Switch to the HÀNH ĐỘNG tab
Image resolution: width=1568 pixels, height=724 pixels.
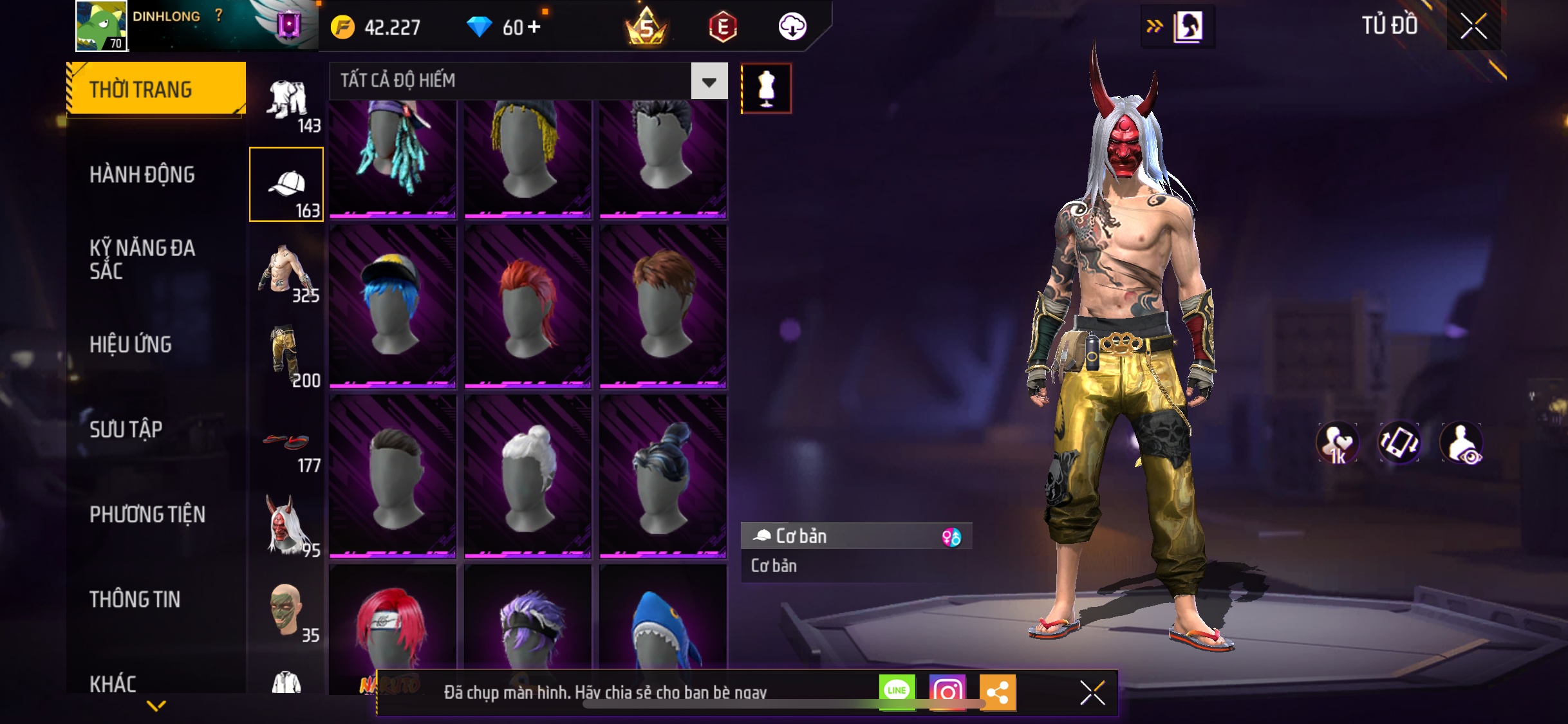click(142, 174)
